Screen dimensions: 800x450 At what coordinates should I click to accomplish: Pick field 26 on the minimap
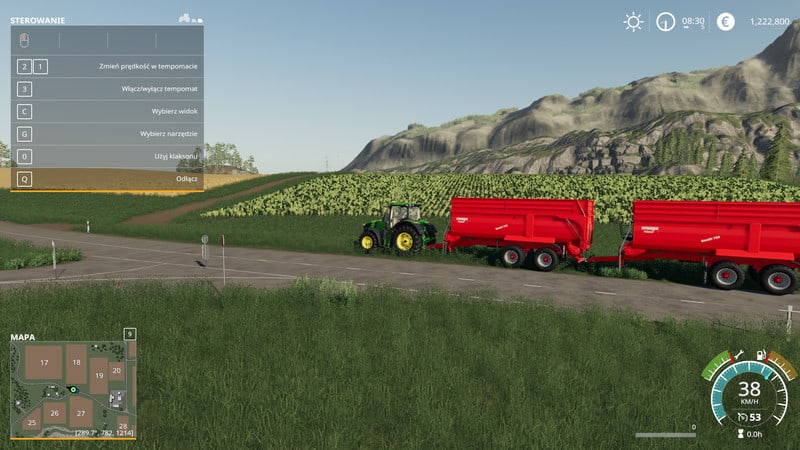coord(54,412)
